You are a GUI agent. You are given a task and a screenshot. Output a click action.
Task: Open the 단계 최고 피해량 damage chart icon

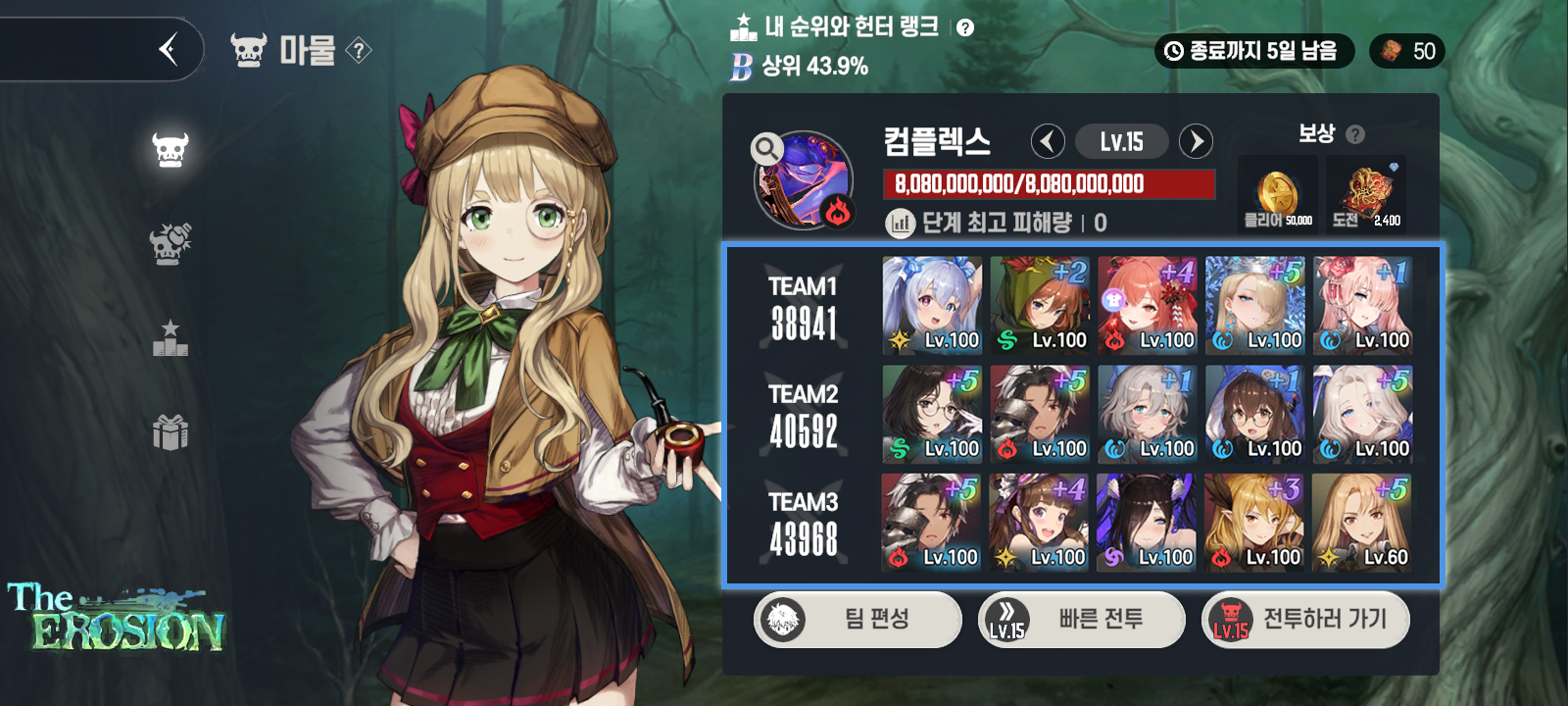[x=900, y=224]
